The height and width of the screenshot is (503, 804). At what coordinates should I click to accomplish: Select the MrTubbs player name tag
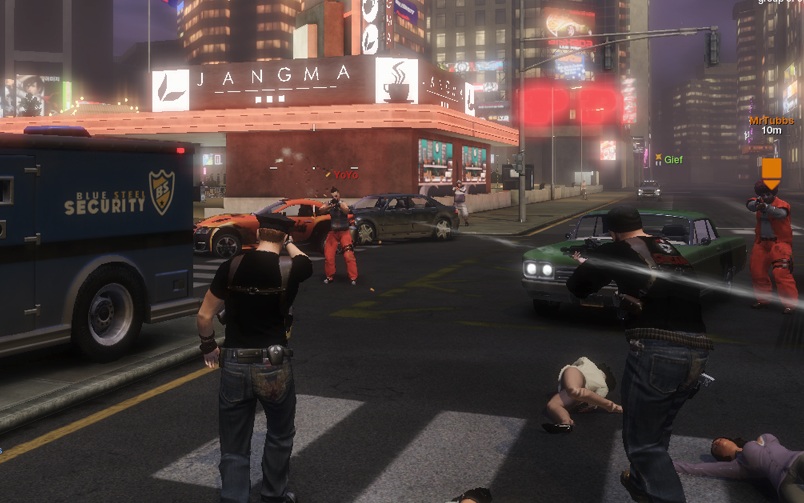coord(770,120)
